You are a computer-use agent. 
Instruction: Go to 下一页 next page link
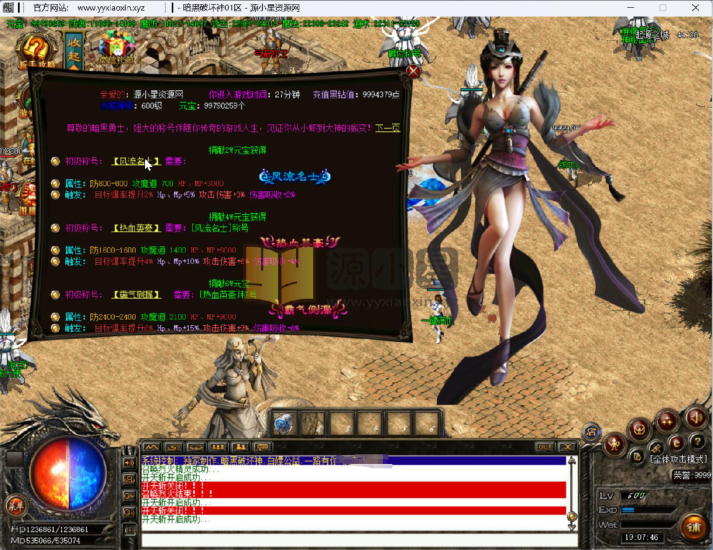point(387,128)
